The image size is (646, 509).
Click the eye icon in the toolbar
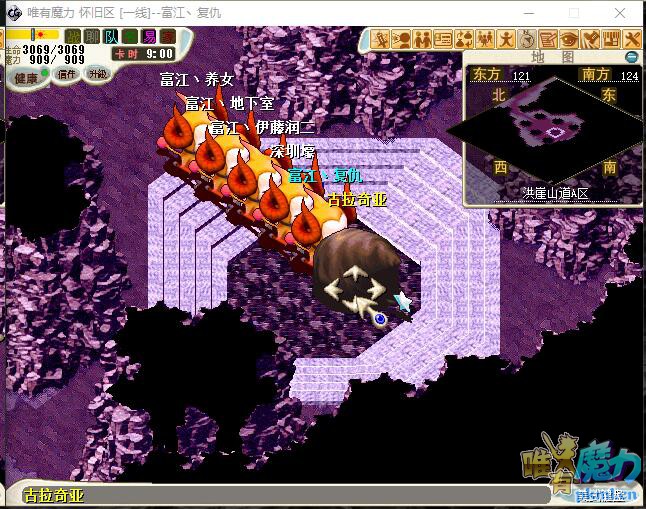(569, 40)
